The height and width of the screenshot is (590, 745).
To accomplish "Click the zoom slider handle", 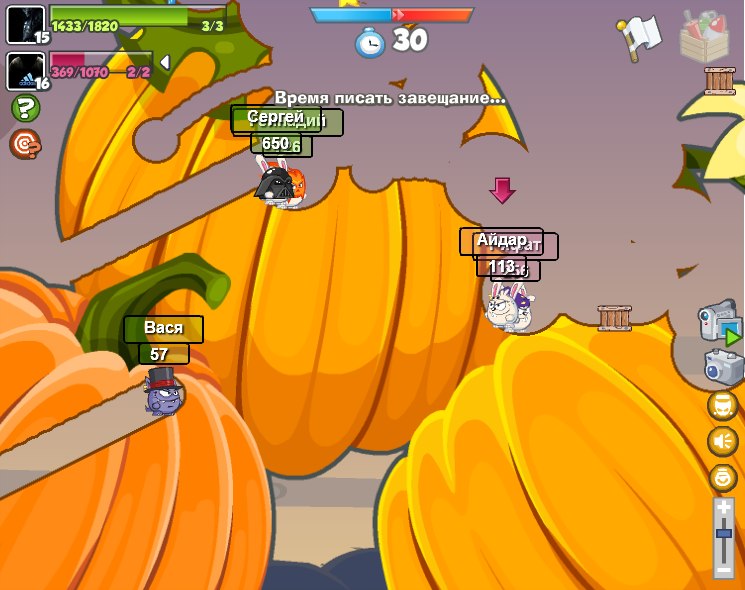I will pyautogui.click(x=724, y=534).
